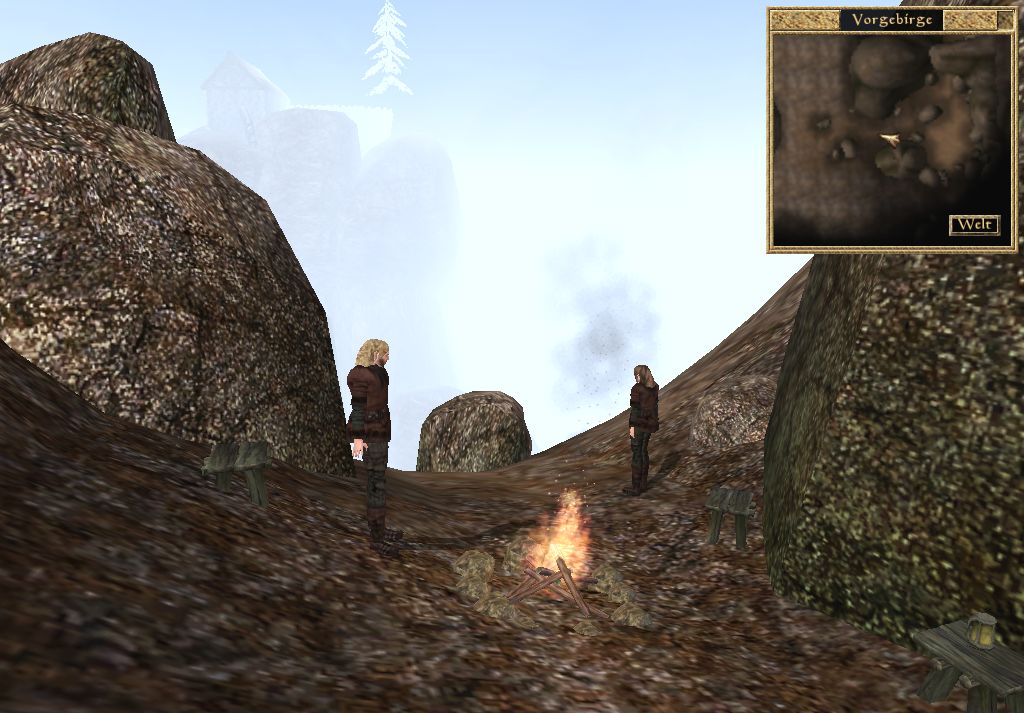
Task: Click the Welt button on the map
Action: [x=973, y=225]
